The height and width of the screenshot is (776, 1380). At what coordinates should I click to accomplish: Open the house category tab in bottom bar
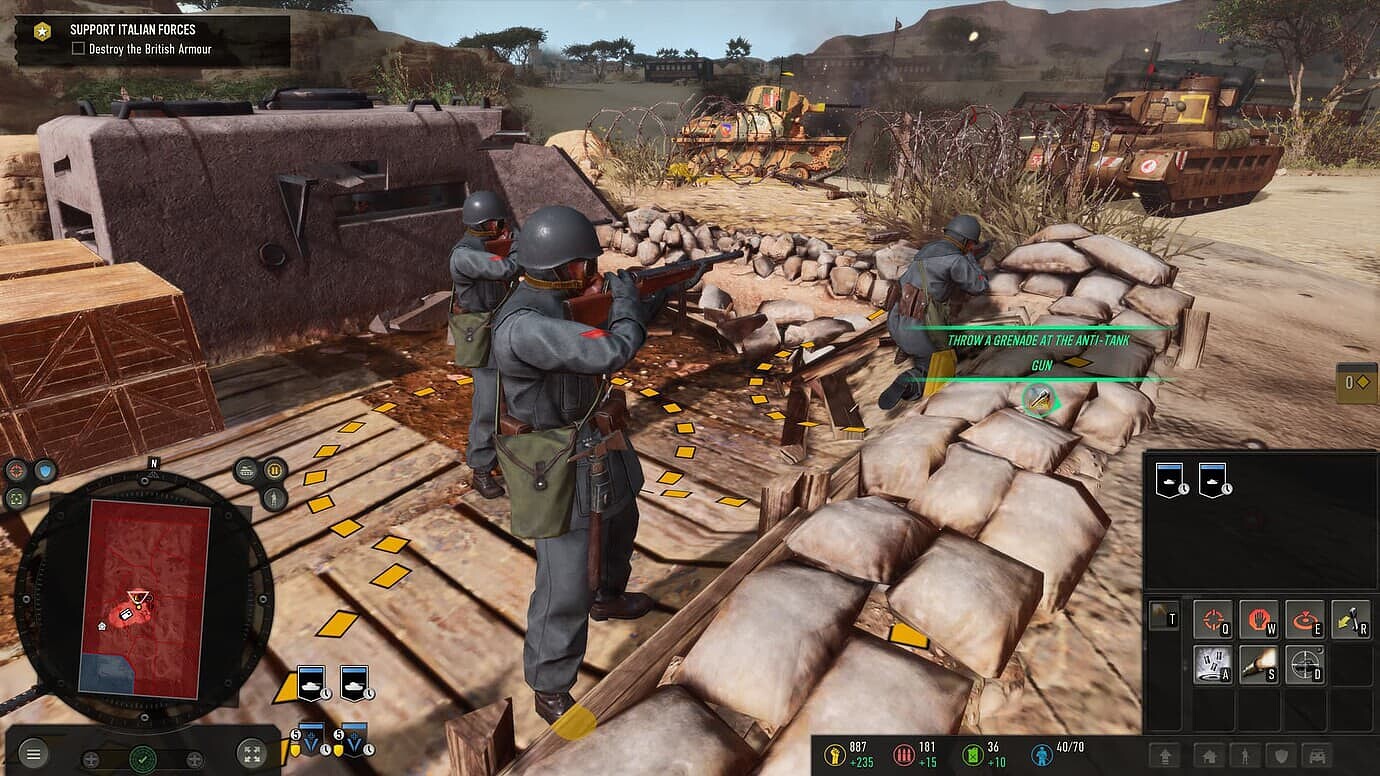(x=1209, y=757)
